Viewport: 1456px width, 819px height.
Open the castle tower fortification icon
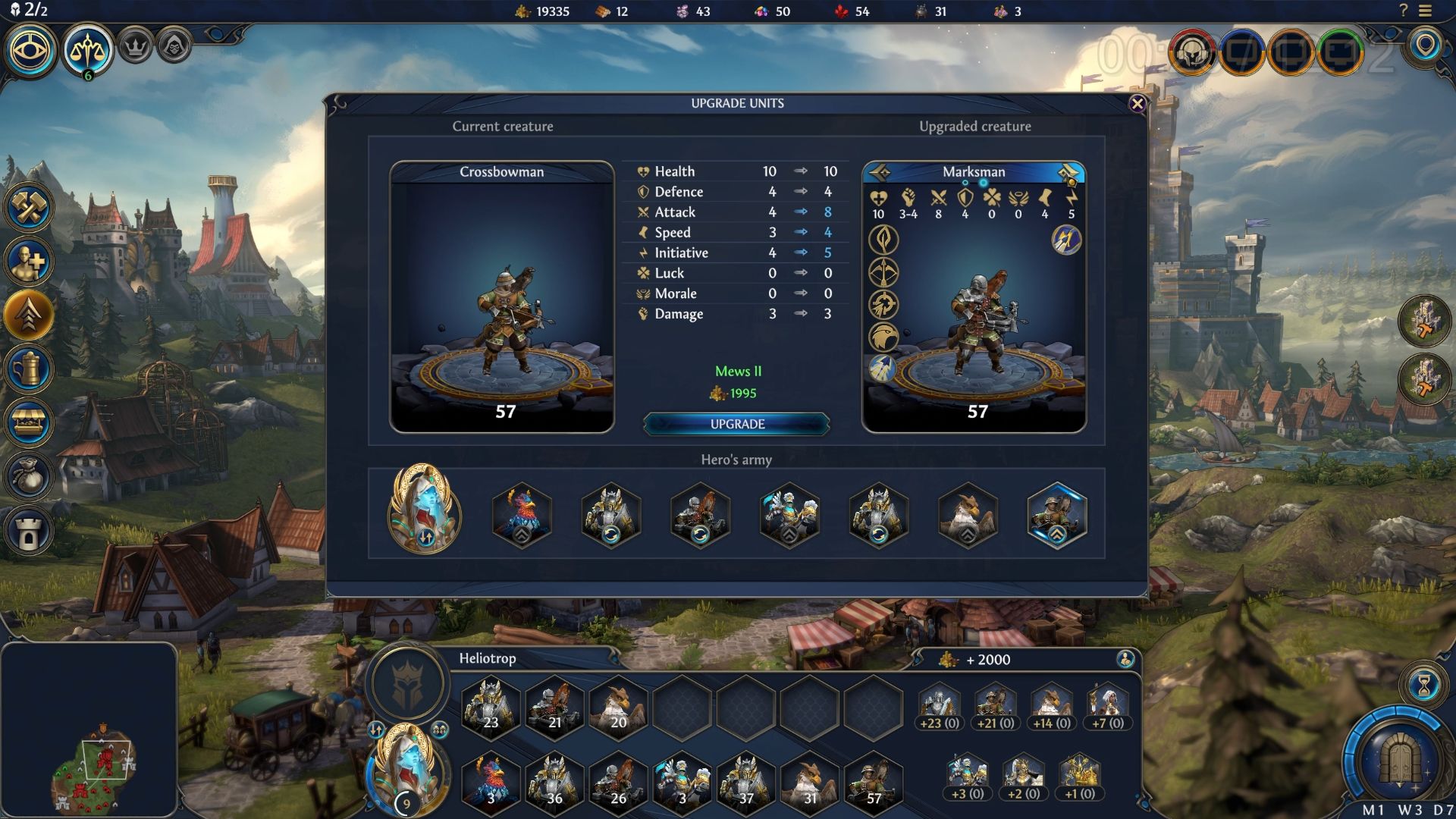click(x=29, y=531)
